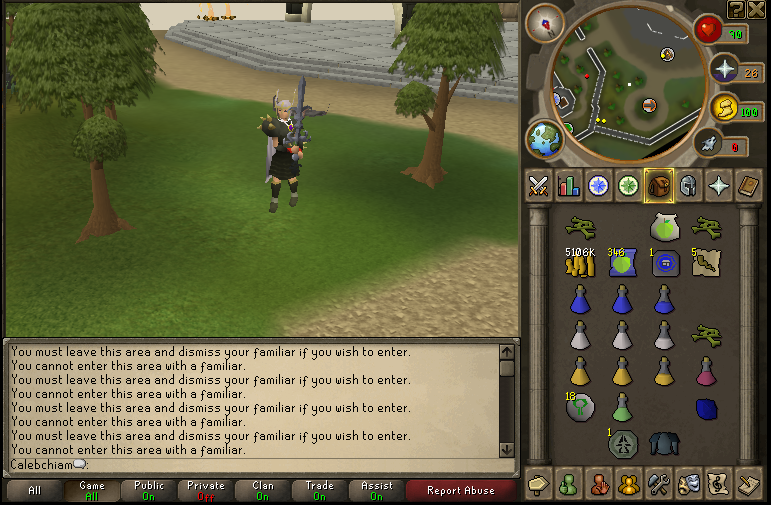
Task: Open the Summoning wolf orb
Action: pos(708,145)
